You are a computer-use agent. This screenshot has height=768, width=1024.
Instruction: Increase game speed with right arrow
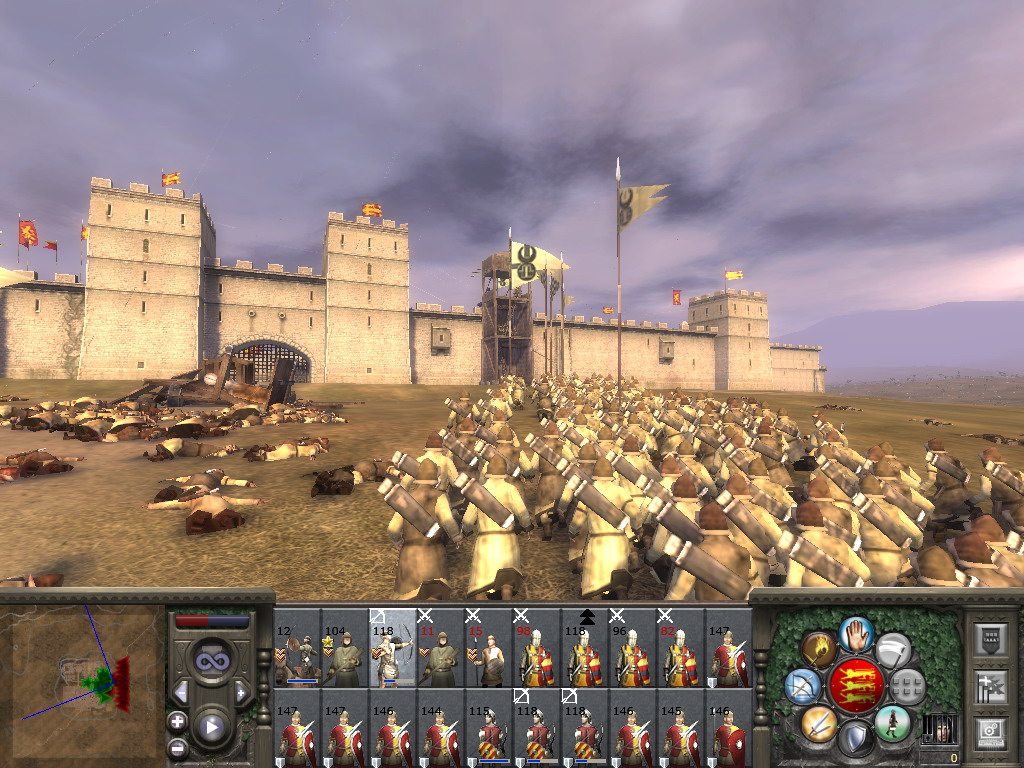[241, 692]
